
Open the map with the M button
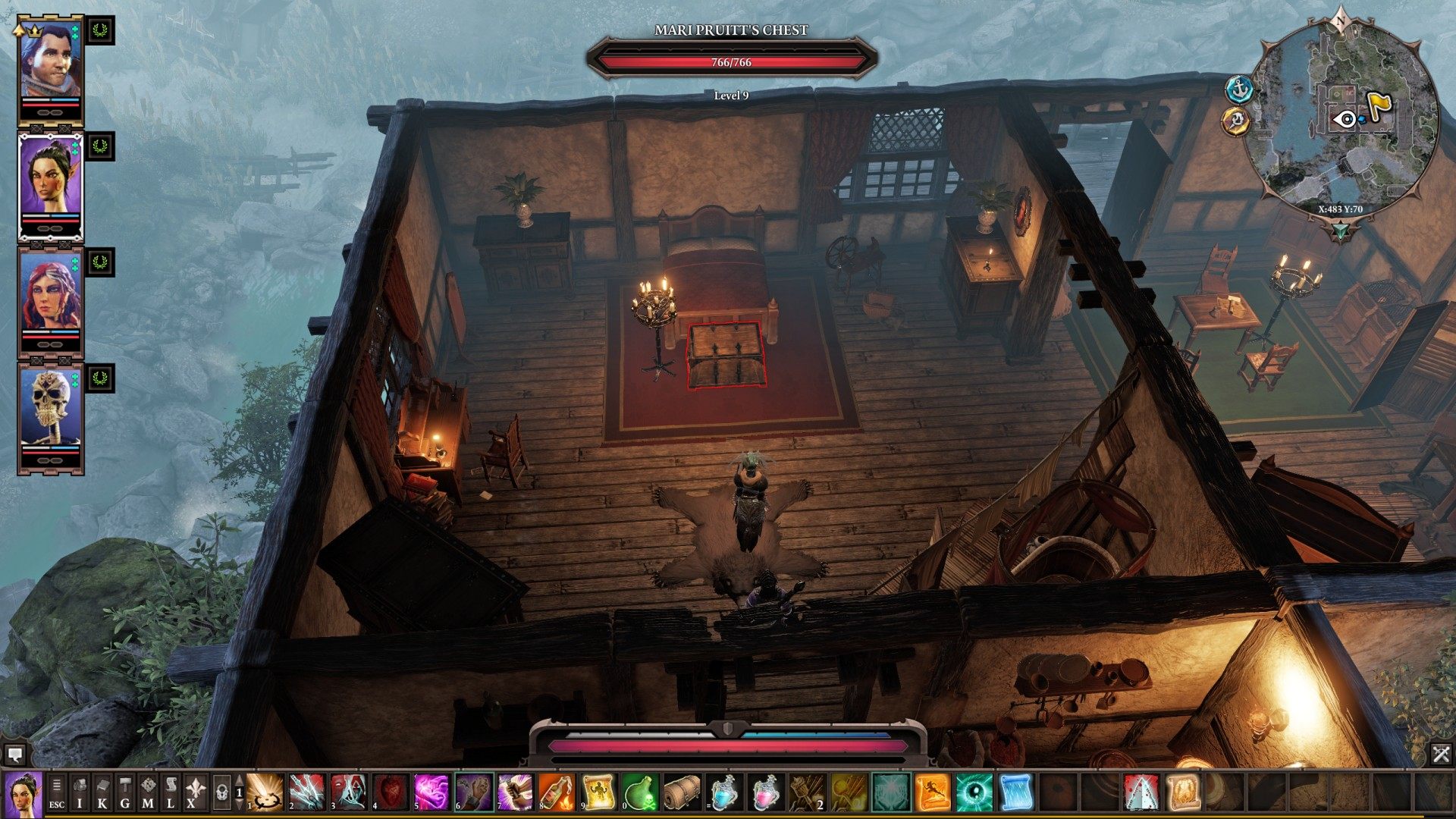coord(148,792)
